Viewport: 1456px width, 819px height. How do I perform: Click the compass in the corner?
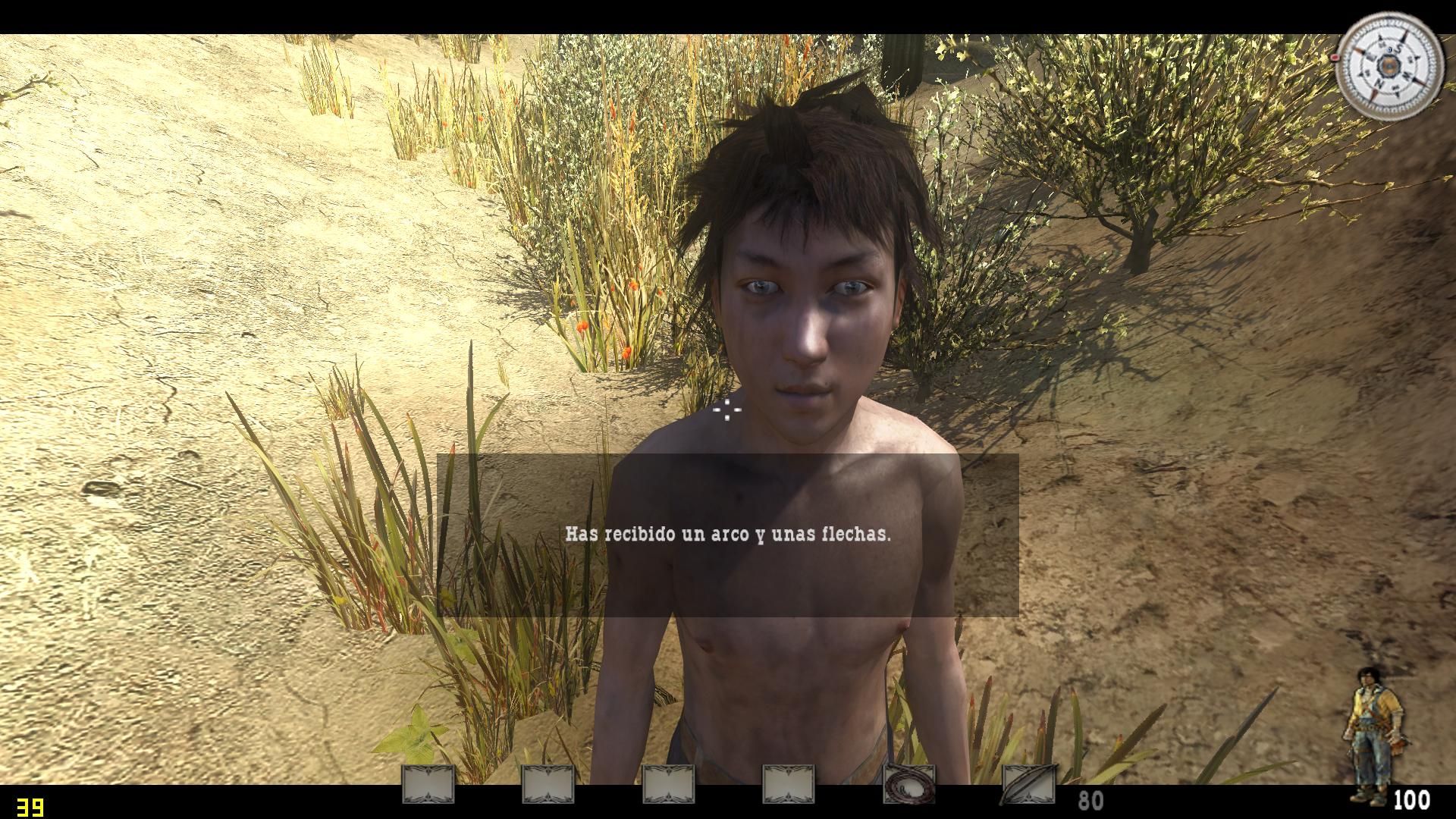pos(1389,67)
